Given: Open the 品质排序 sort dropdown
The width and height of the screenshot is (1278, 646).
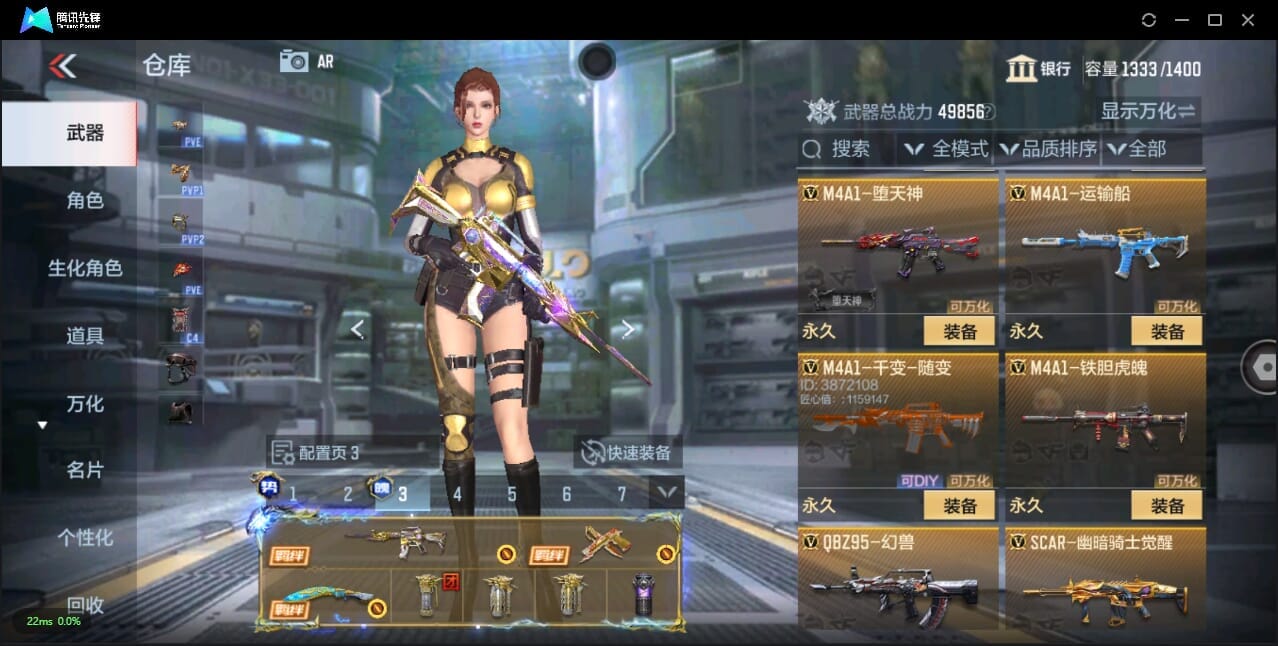Looking at the screenshot, I should point(1048,150).
